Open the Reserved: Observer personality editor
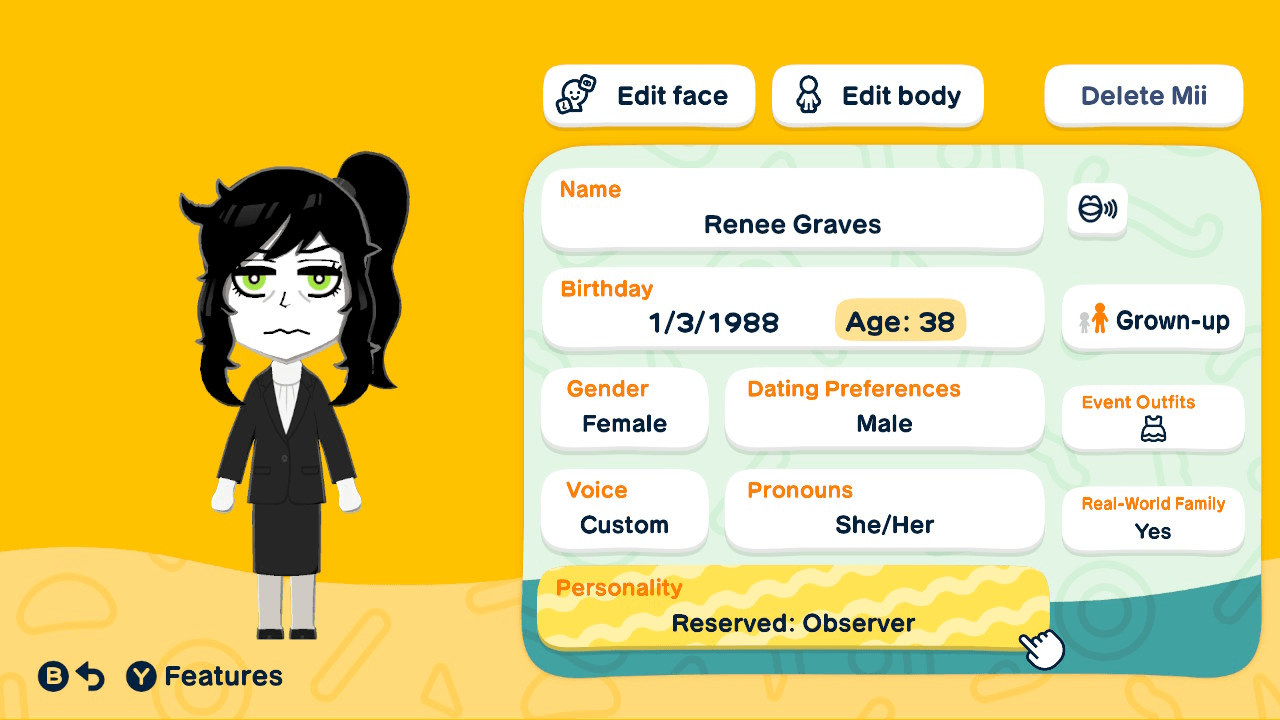The height and width of the screenshot is (720, 1280). tap(793, 622)
